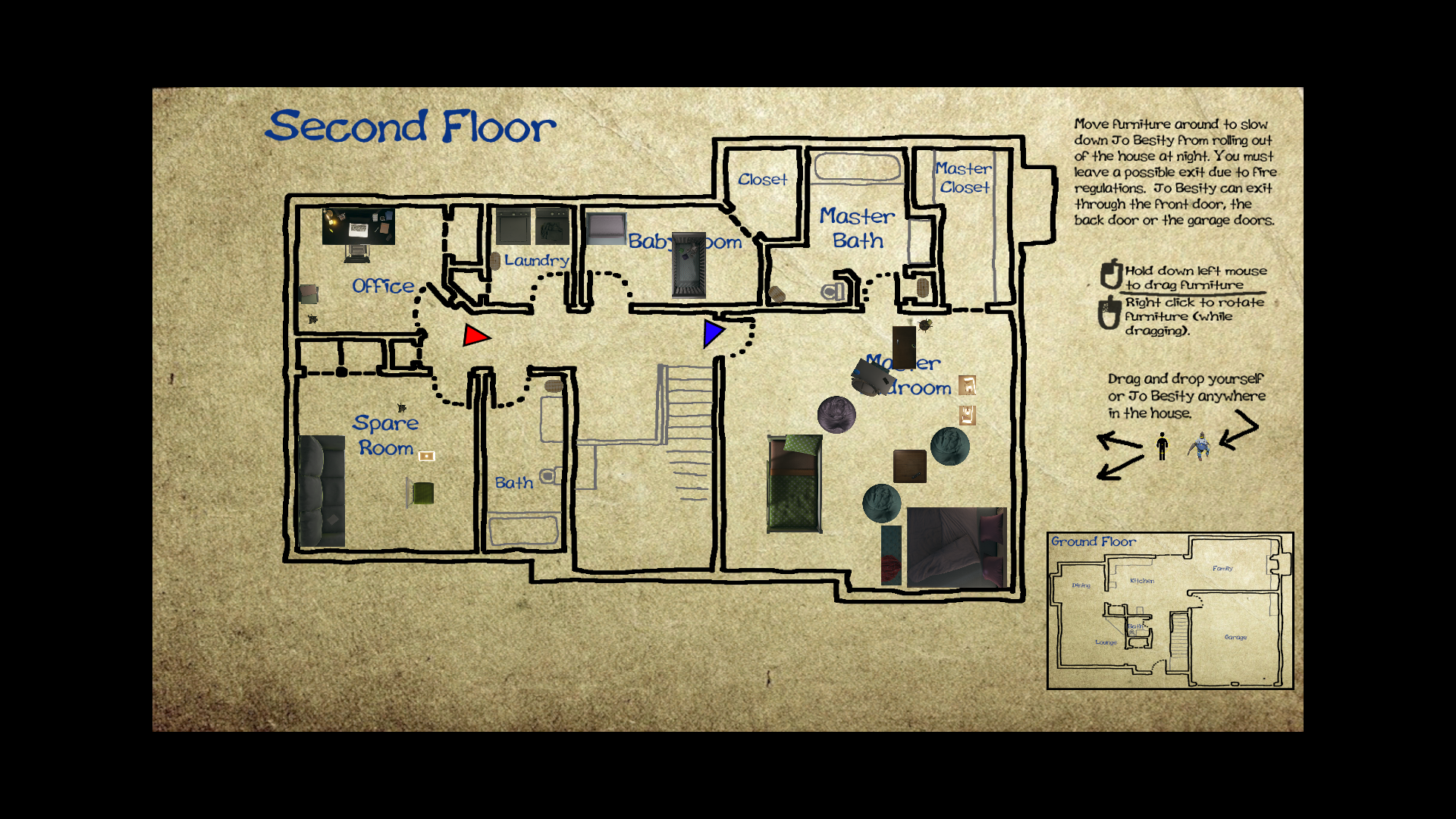Click the green bed in the Master Bedroom
Viewport: 1456px width, 819px height.
tap(795, 485)
